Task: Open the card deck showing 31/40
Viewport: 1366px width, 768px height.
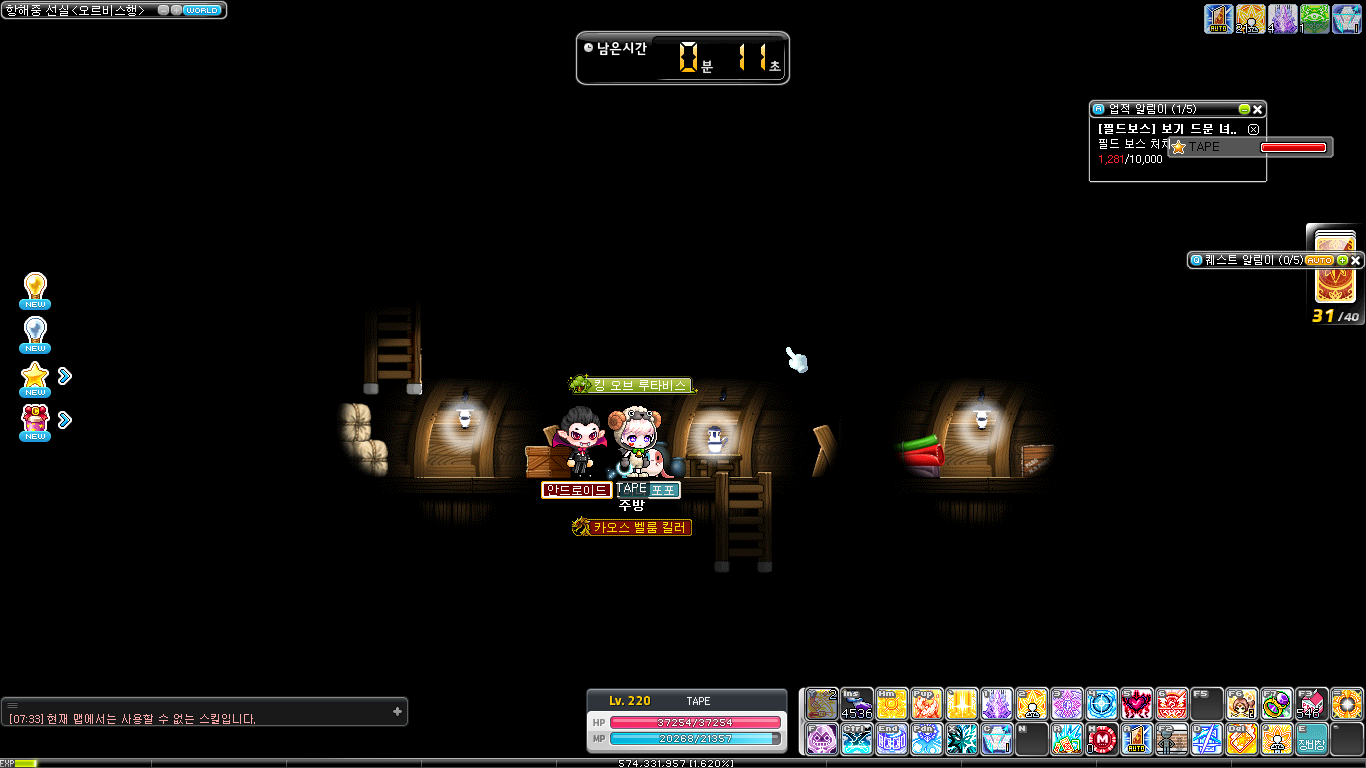Action: pos(1335,269)
